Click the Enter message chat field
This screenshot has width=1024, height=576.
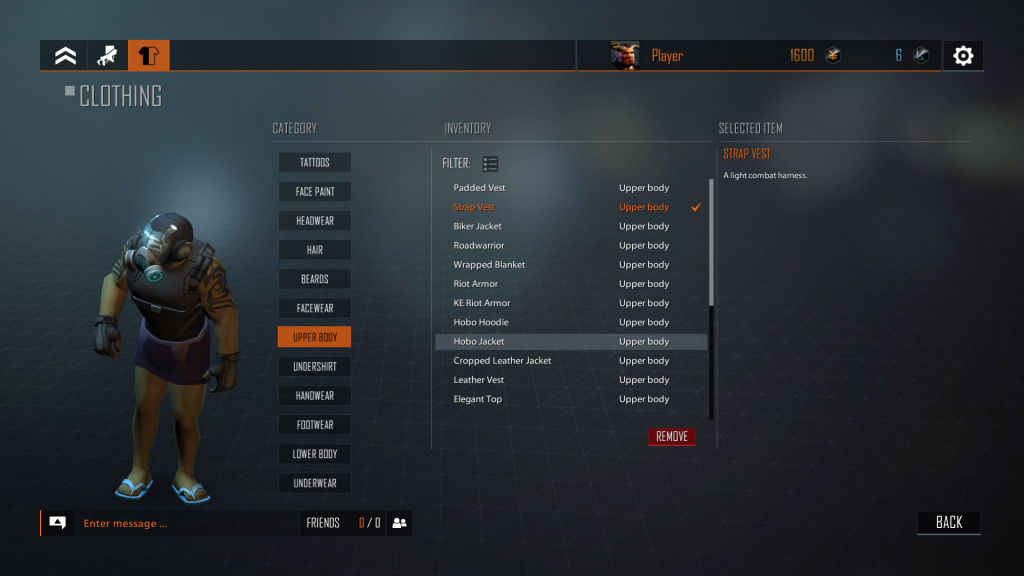pyautogui.click(x=185, y=523)
